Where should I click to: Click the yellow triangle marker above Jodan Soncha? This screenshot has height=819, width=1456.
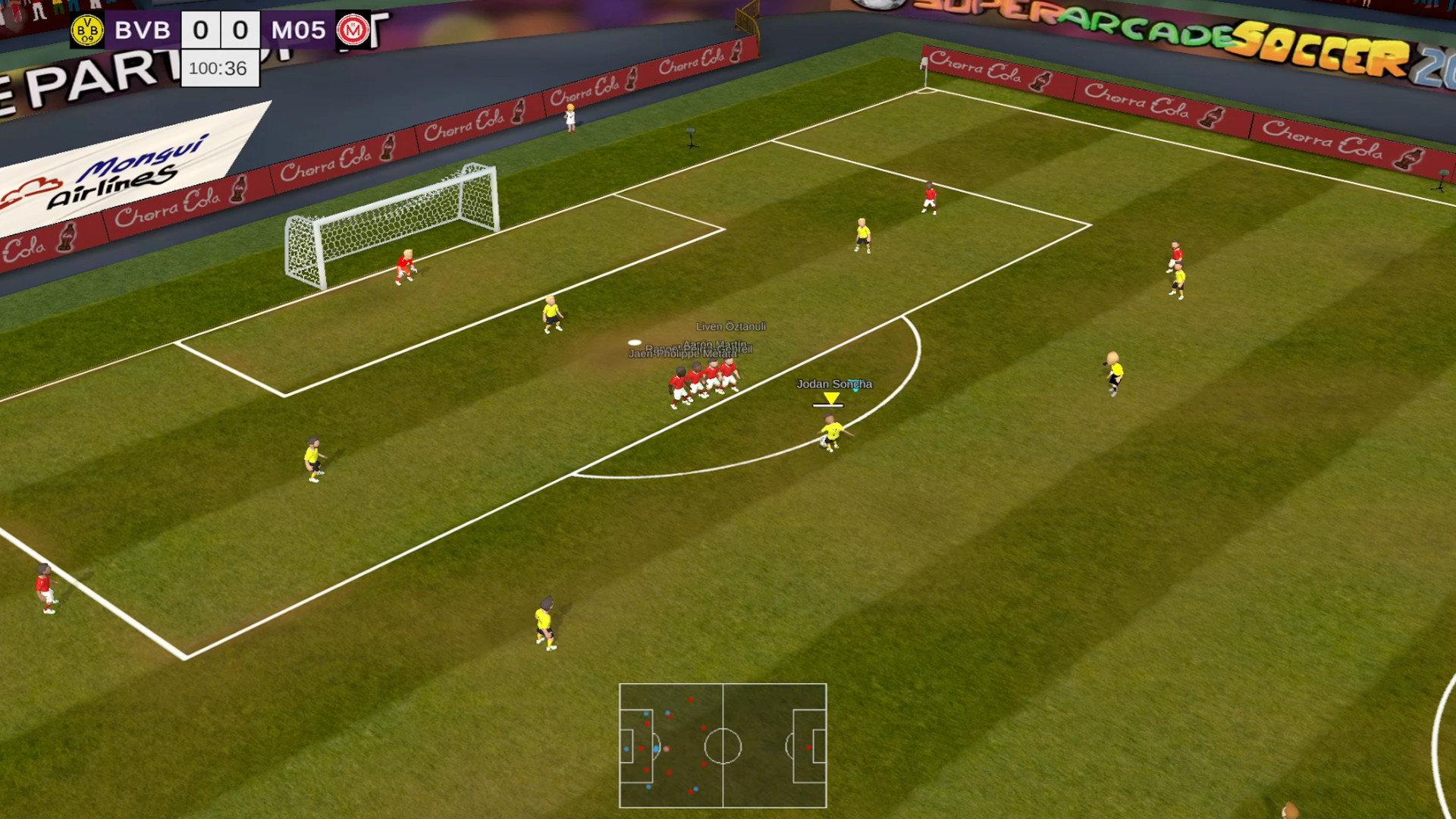pos(830,396)
